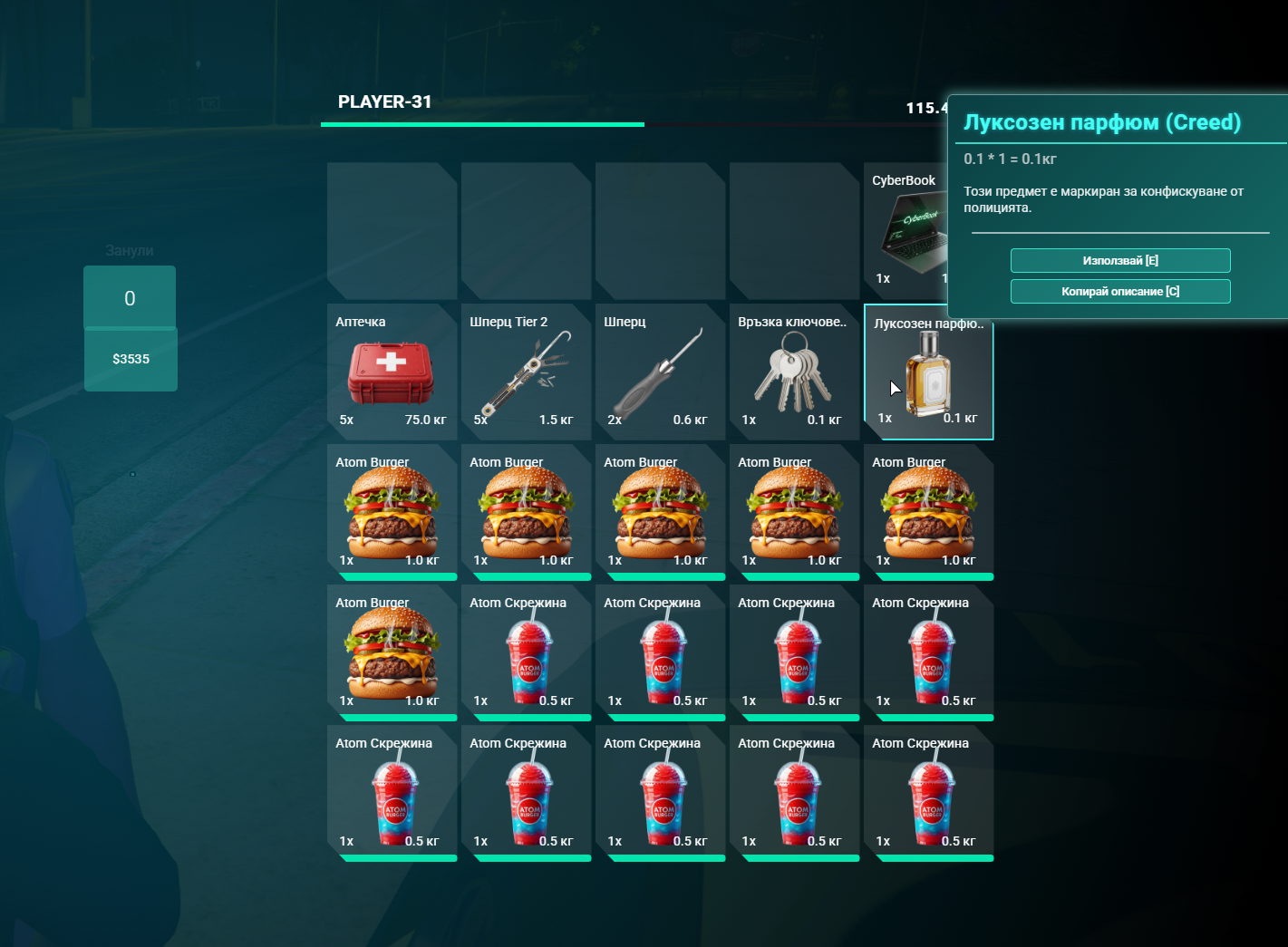Select the Аптечка first aid kit slot
The width and height of the screenshot is (1288, 947).
[392, 372]
